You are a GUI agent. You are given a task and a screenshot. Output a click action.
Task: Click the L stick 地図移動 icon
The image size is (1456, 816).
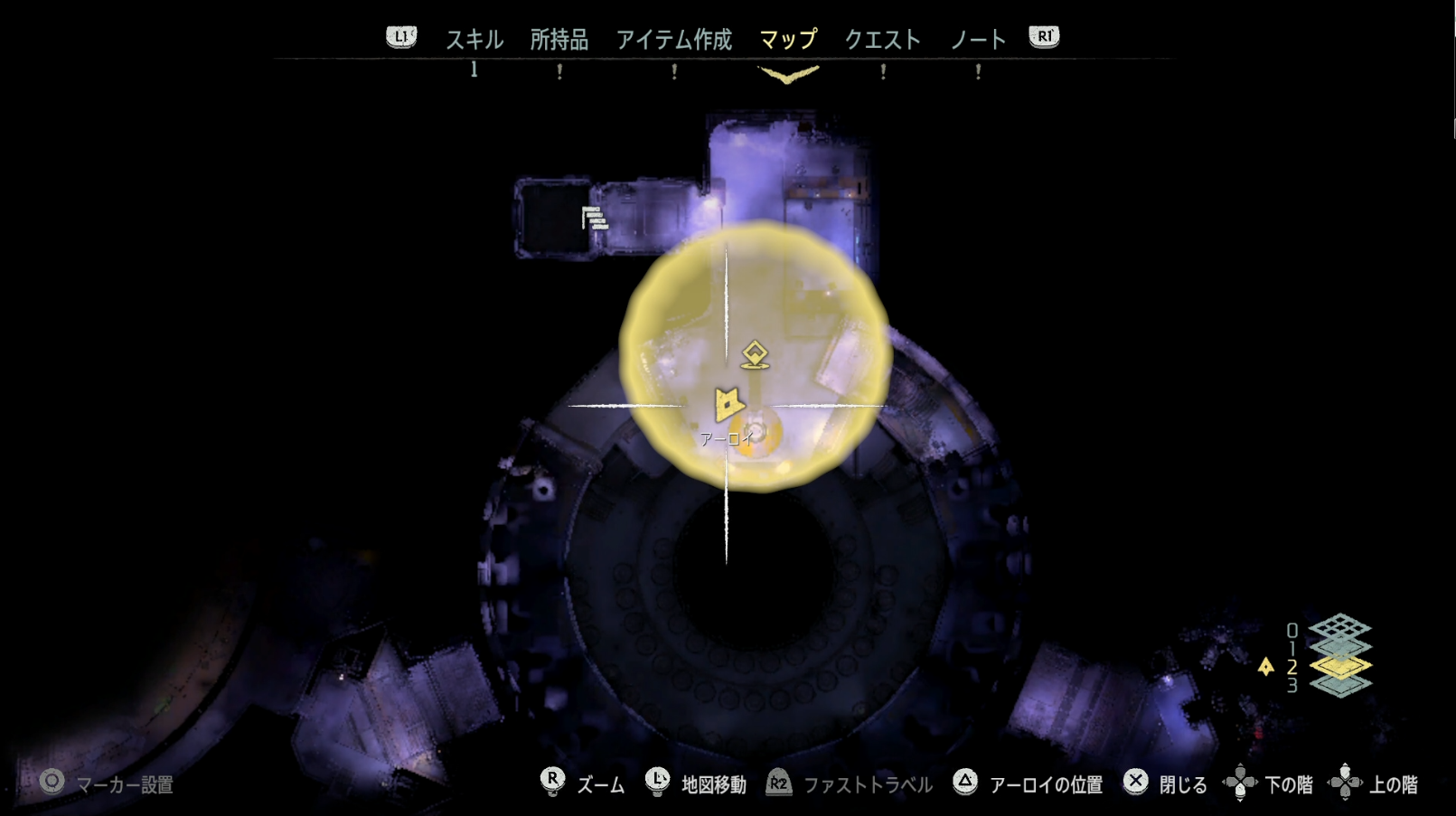tap(655, 784)
